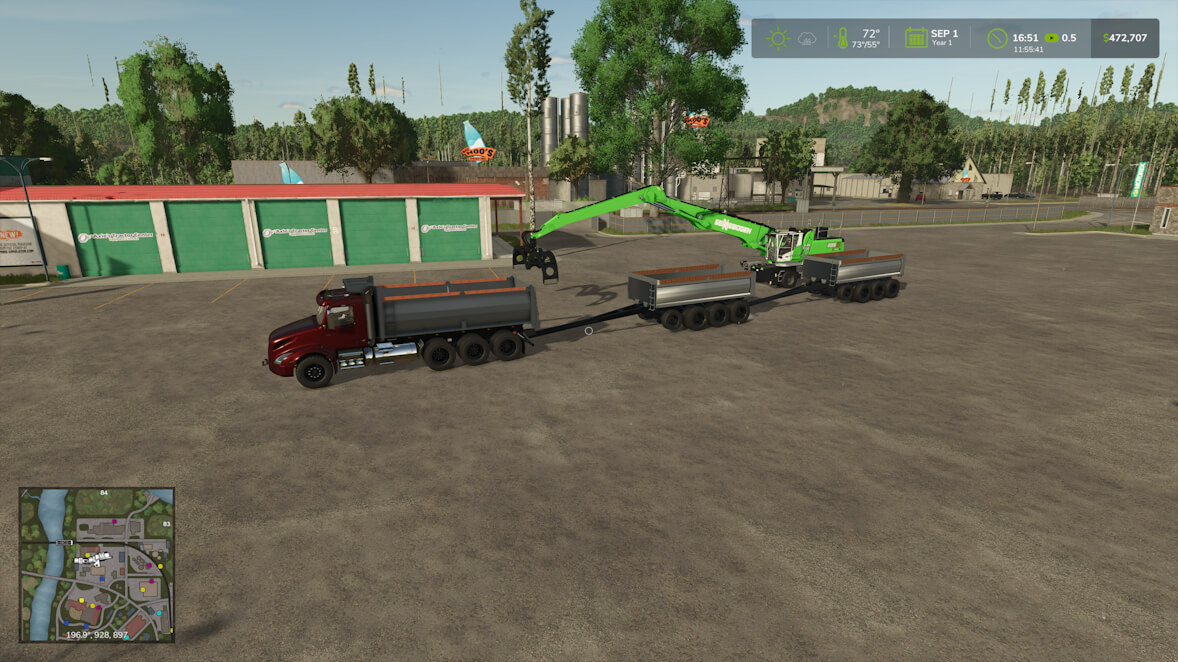
Task: Click the green time-speed arrow icon
Action: coord(1051,38)
